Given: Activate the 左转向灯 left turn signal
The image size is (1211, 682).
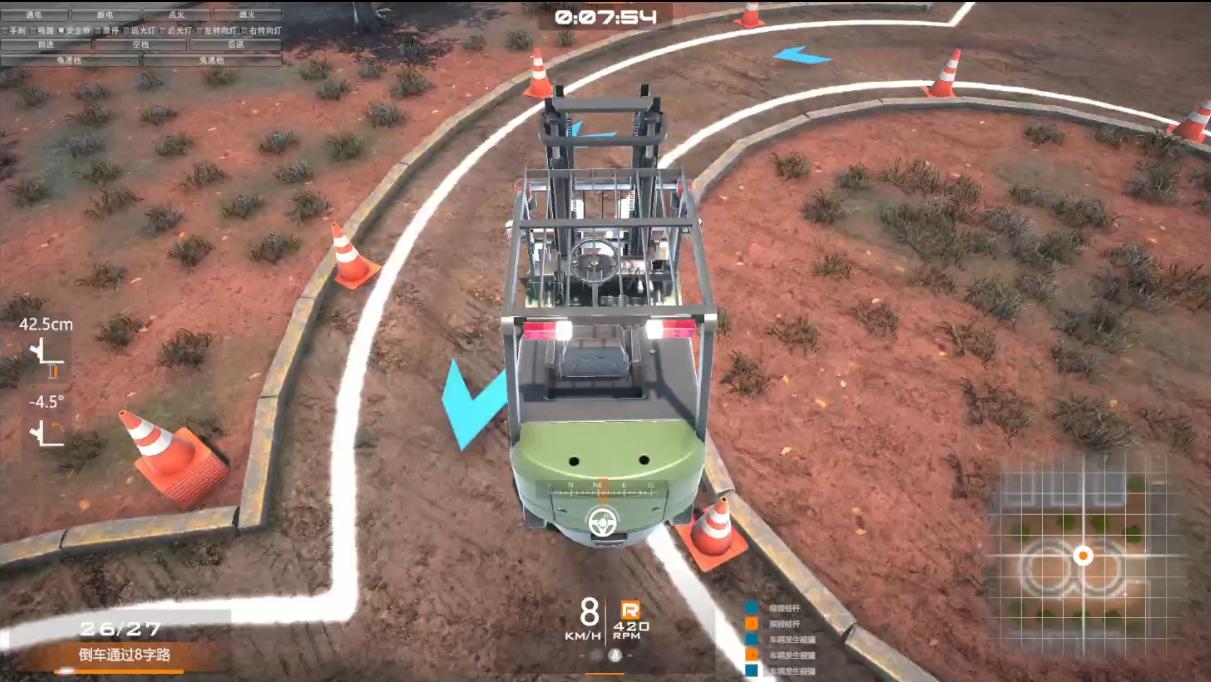Looking at the screenshot, I should click(200, 30).
